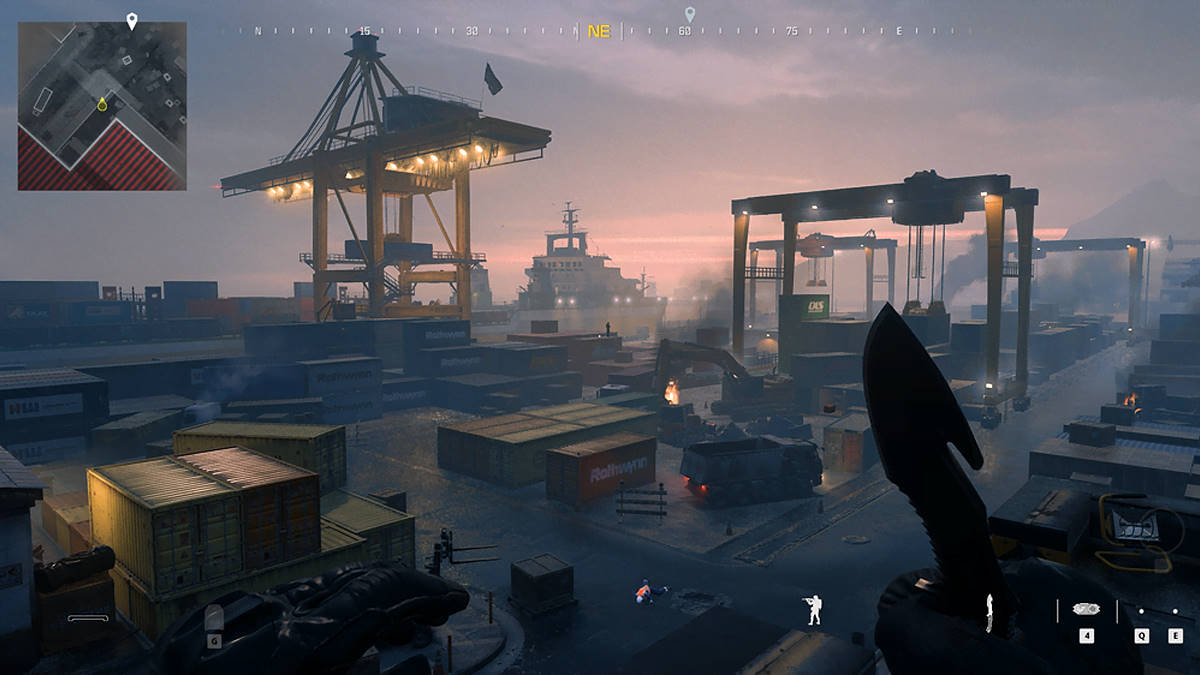Click the standing soldier stance icon
Viewport: 1200px width, 675px height.
tap(814, 609)
